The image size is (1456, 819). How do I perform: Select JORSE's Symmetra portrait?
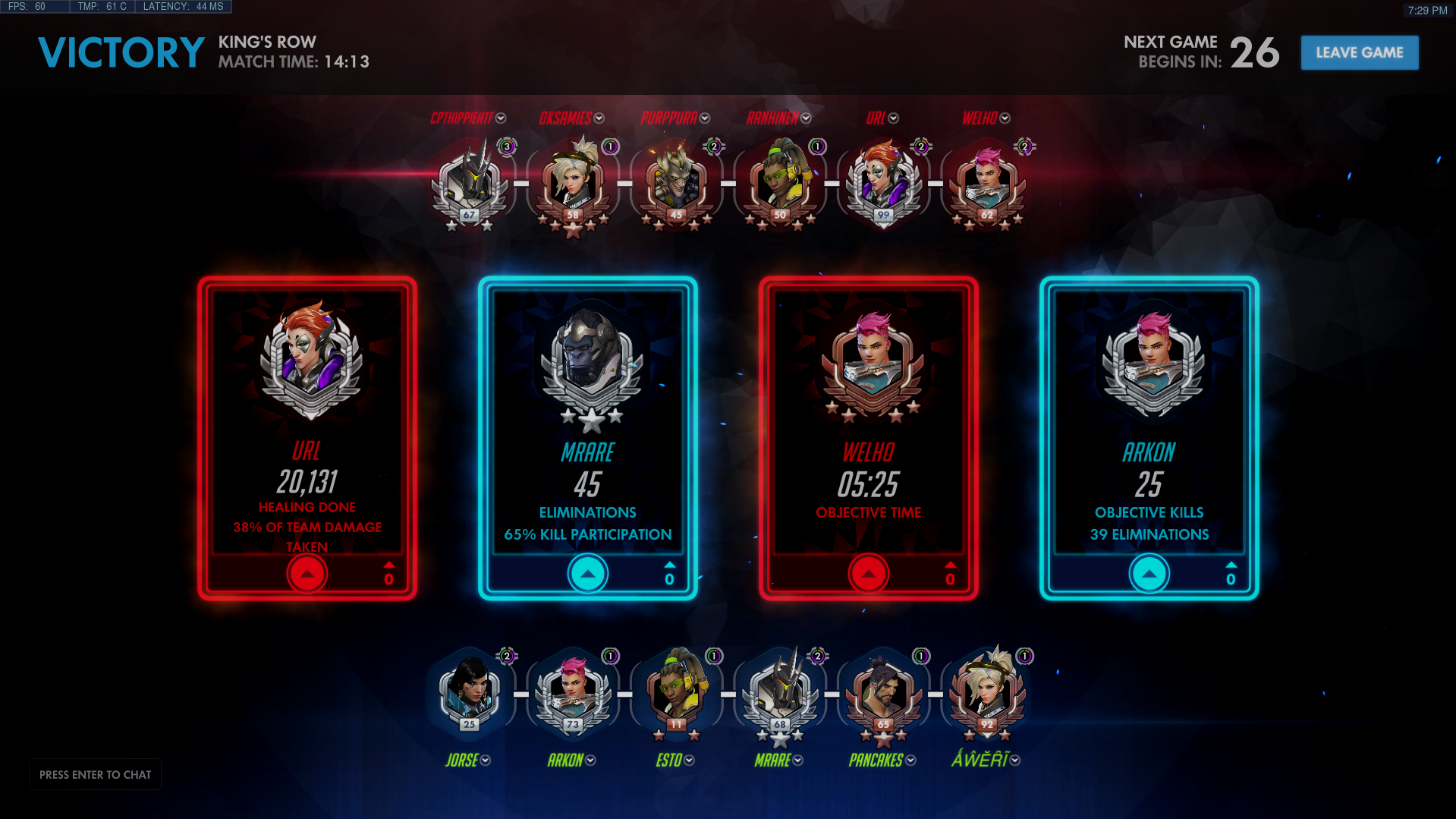(x=470, y=692)
